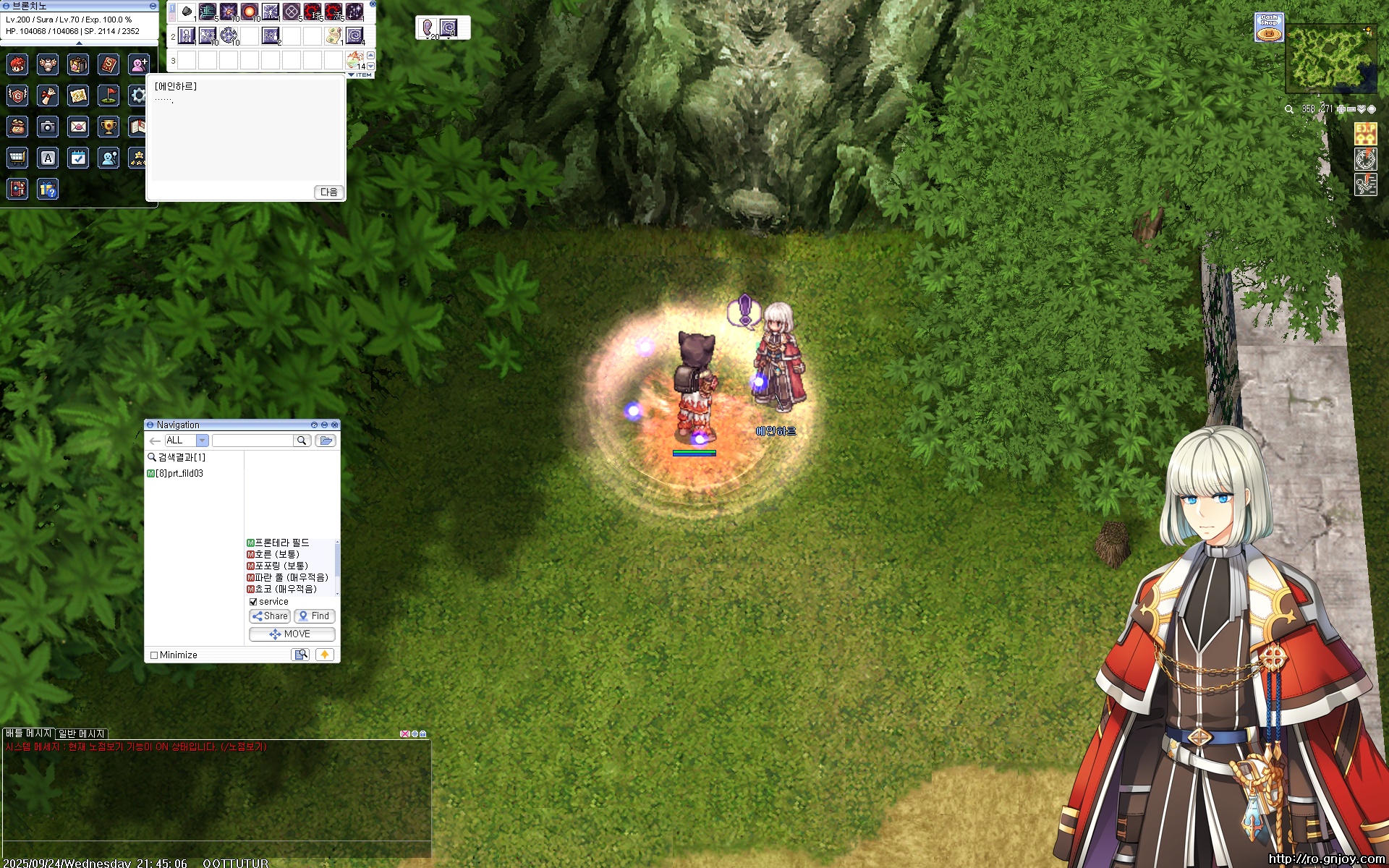Click the Share button in Navigation

pyautogui.click(x=270, y=616)
